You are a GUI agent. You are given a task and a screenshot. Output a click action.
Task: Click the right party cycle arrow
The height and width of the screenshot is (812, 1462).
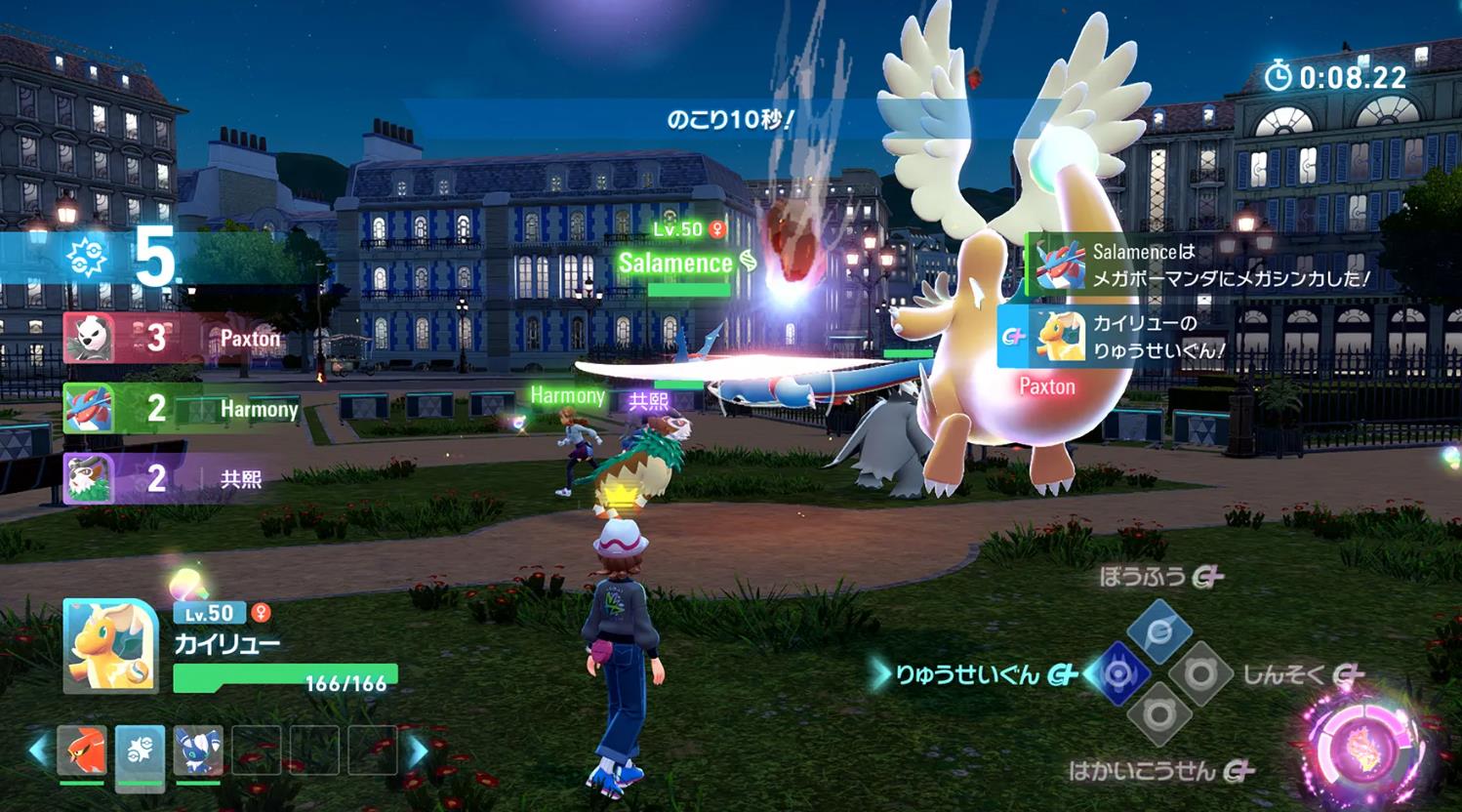click(x=417, y=751)
